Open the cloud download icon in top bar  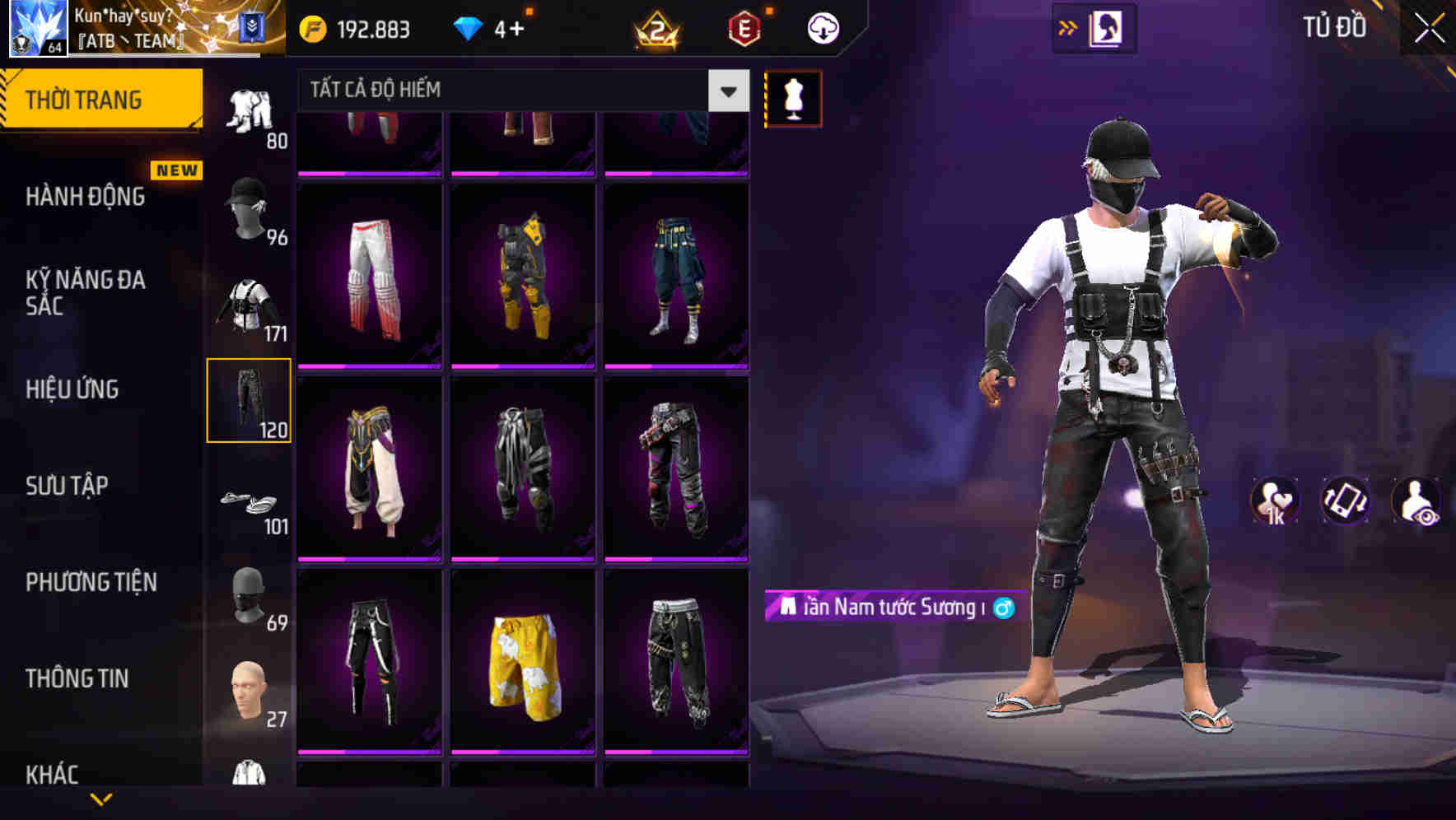(x=824, y=27)
